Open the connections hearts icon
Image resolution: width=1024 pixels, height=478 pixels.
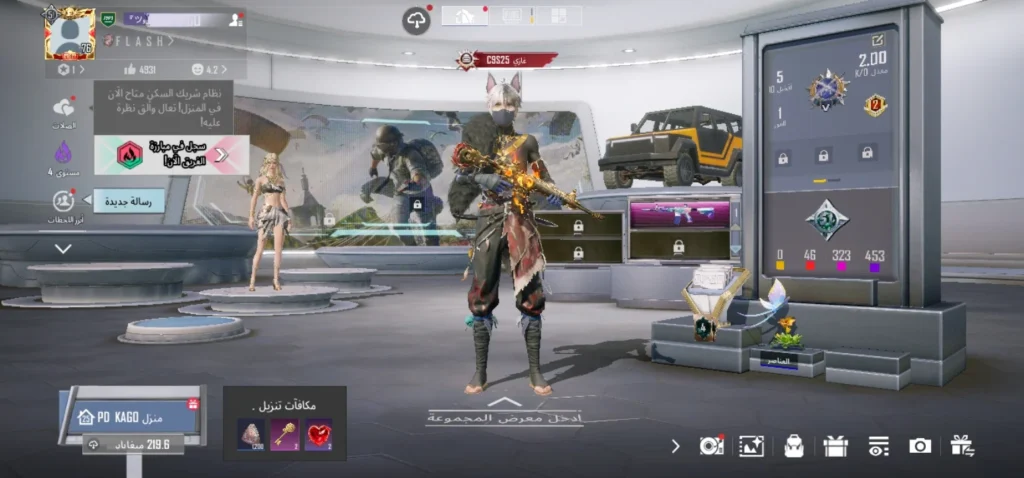point(64,109)
